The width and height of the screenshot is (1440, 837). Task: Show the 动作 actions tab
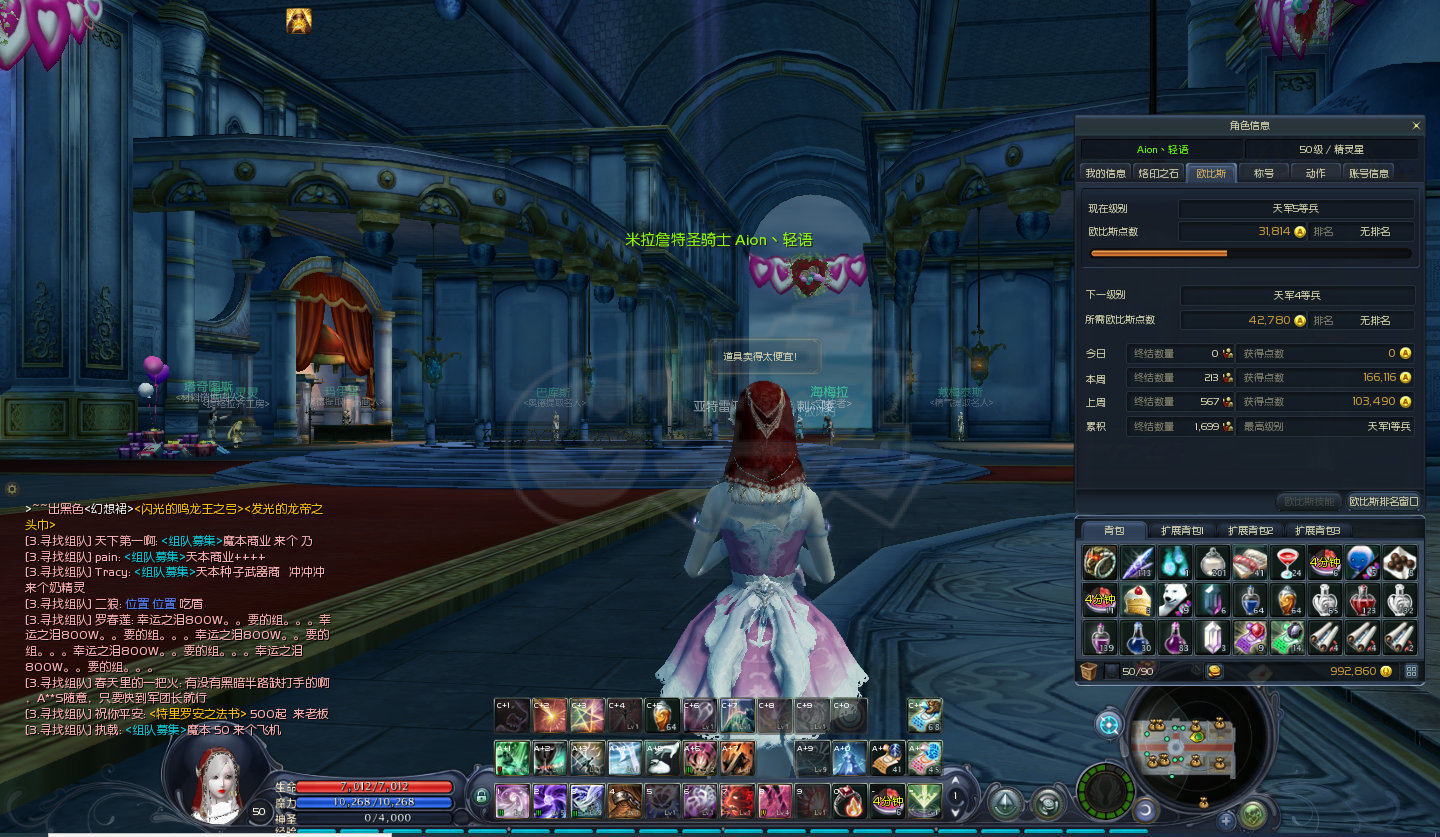(1315, 173)
